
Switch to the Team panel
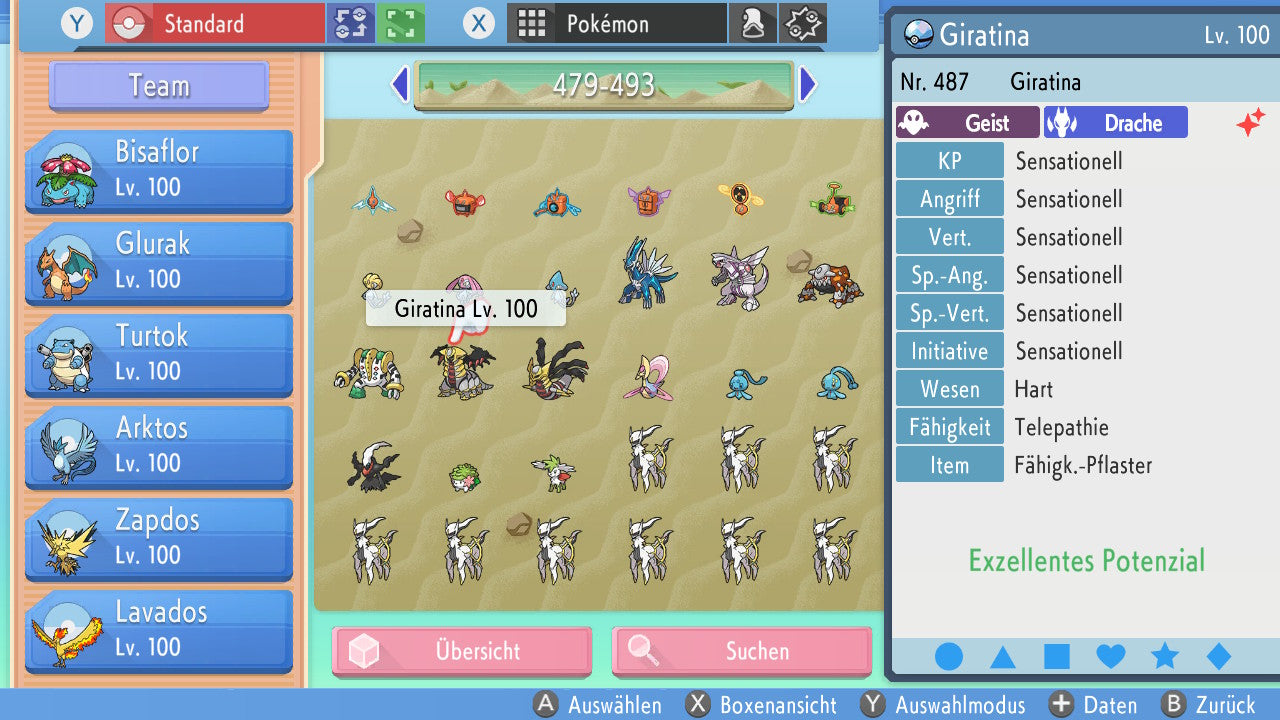157,86
